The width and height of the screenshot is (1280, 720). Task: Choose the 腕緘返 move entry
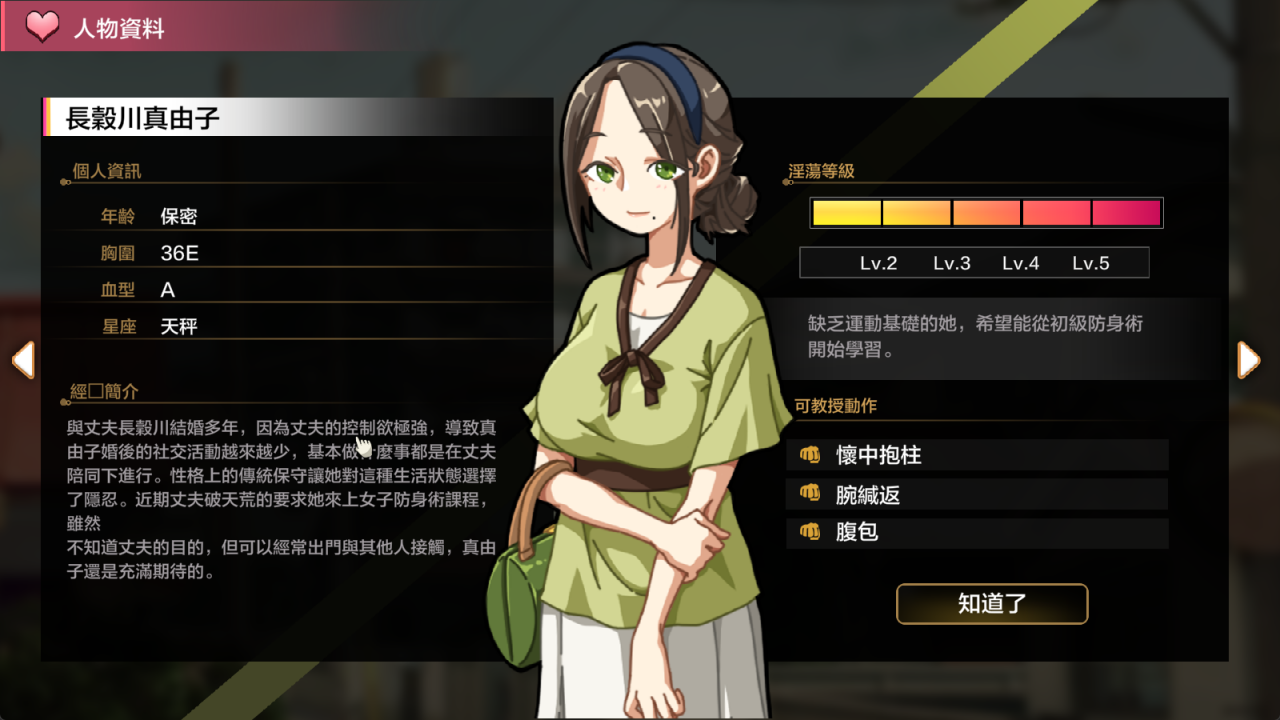977,494
